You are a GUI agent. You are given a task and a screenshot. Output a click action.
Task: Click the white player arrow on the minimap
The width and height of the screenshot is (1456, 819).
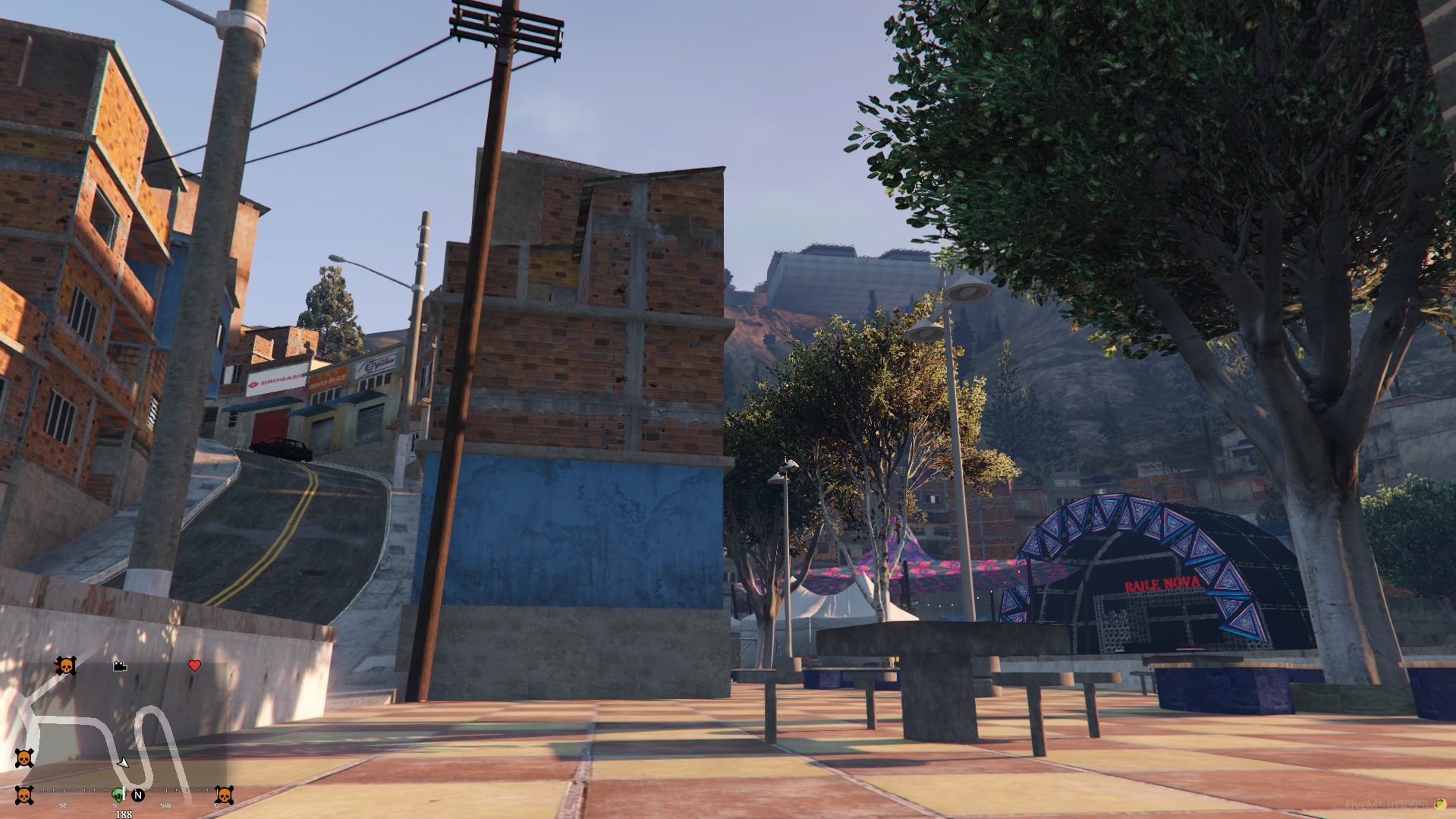tap(123, 762)
